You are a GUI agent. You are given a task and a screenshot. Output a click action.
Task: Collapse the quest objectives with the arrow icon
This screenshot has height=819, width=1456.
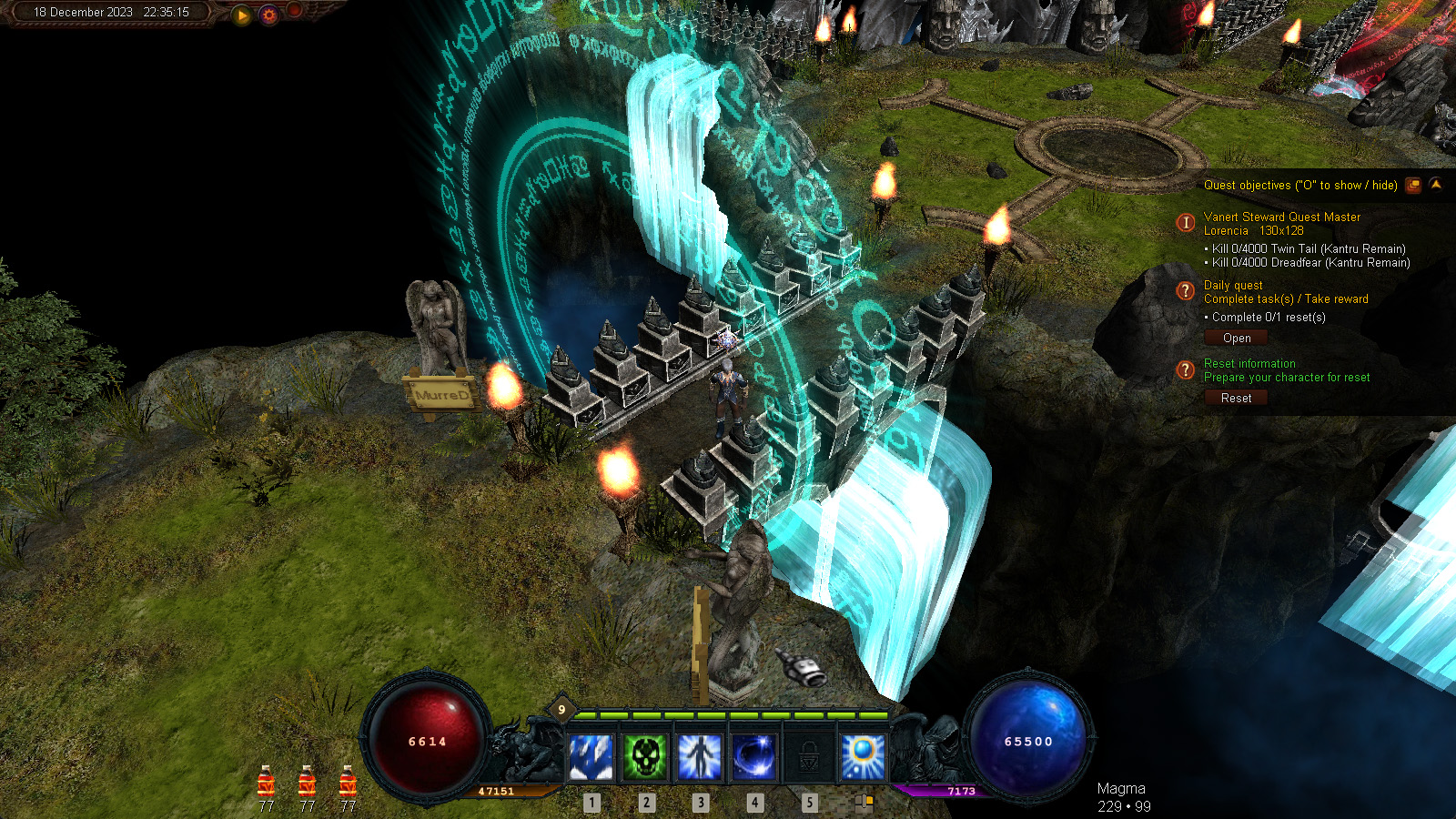(x=1435, y=185)
